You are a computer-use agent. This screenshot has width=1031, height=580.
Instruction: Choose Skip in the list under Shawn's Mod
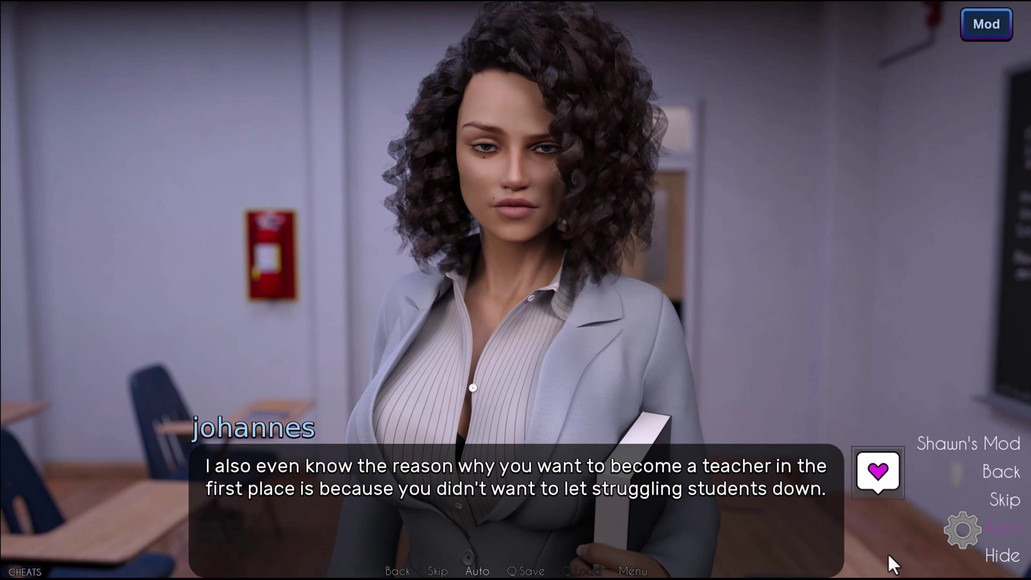[1004, 499]
